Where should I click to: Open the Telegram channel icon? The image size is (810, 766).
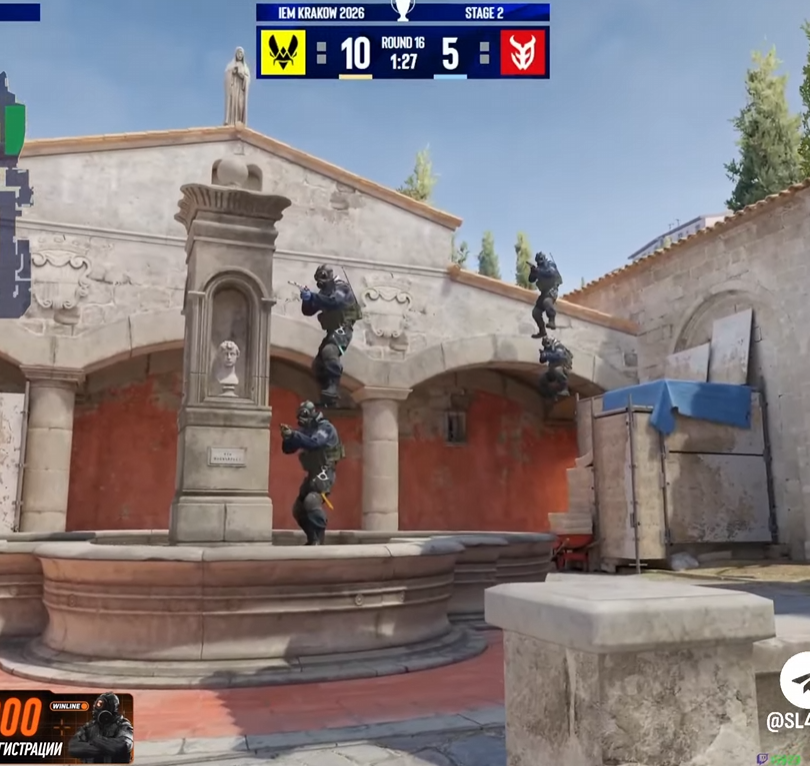(795, 680)
